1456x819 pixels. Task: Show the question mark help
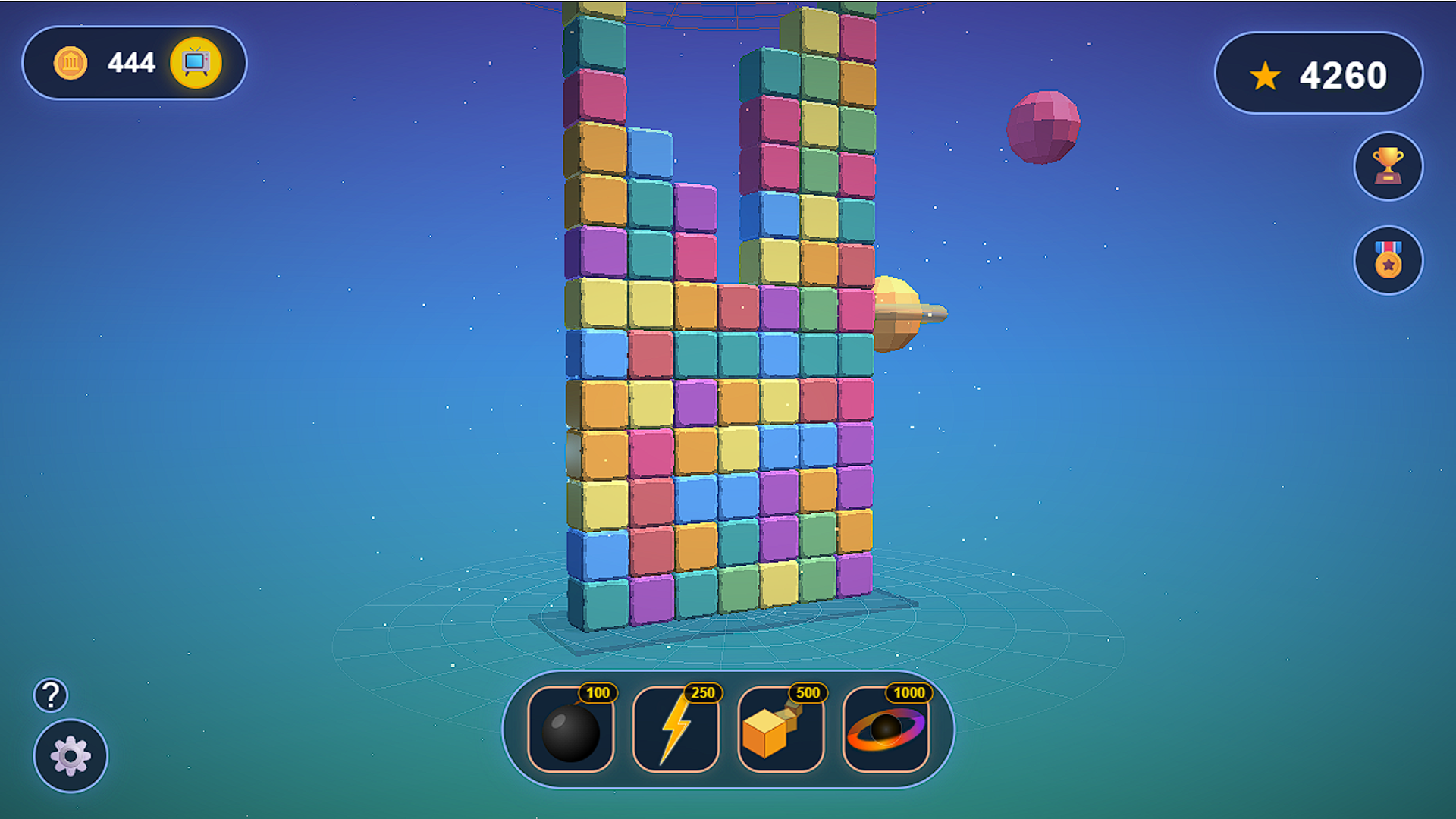point(51,695)
